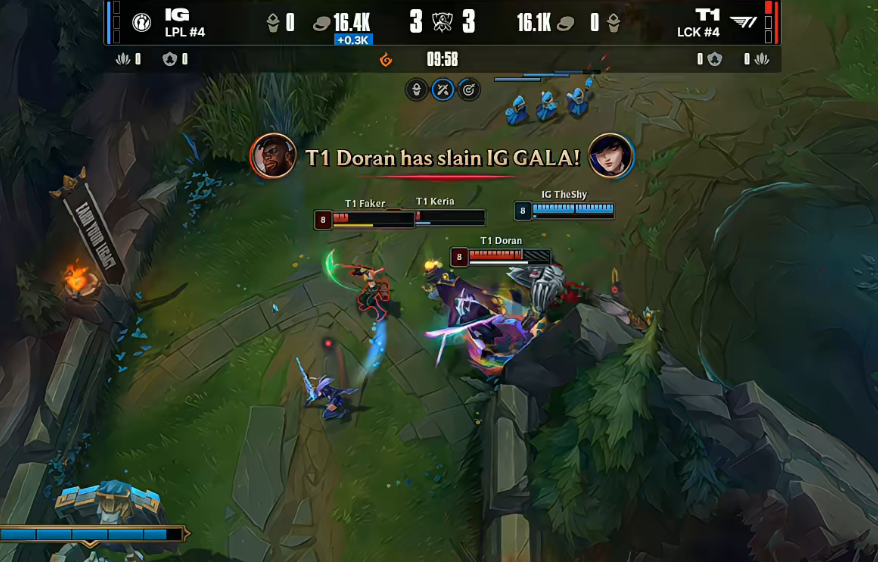Click the IG team logo in scoreboard
Viewport: 878px width, 562px height.
[141, 22]
